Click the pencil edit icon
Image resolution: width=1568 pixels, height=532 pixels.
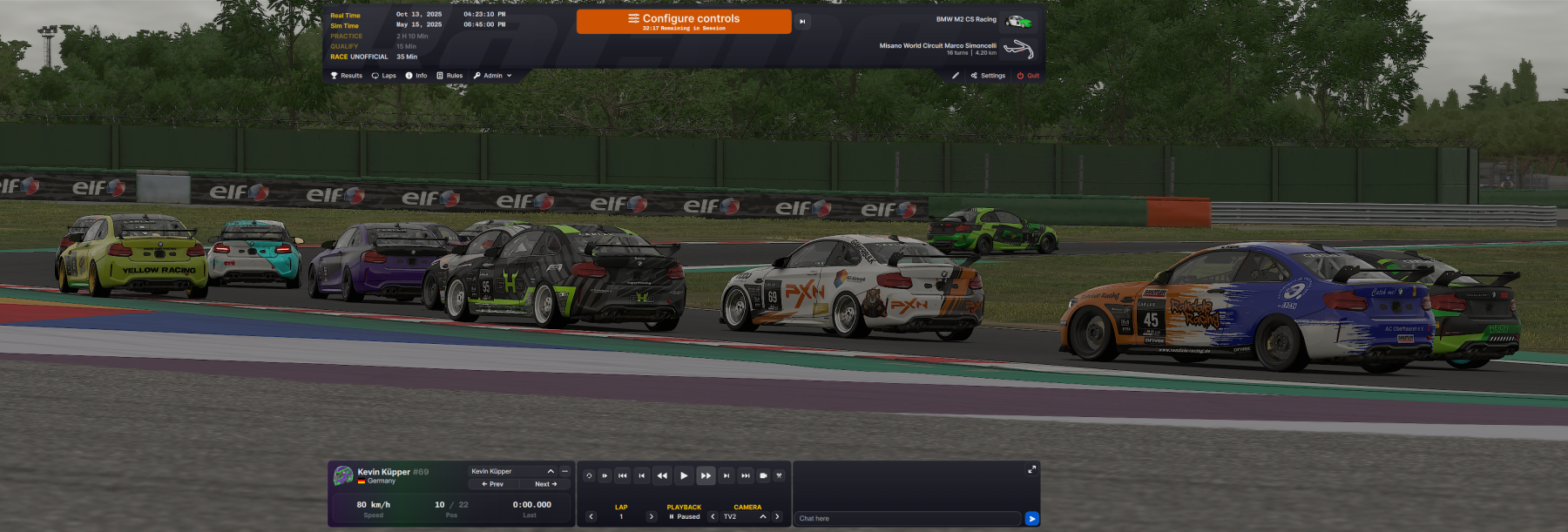tap(956, 76)
